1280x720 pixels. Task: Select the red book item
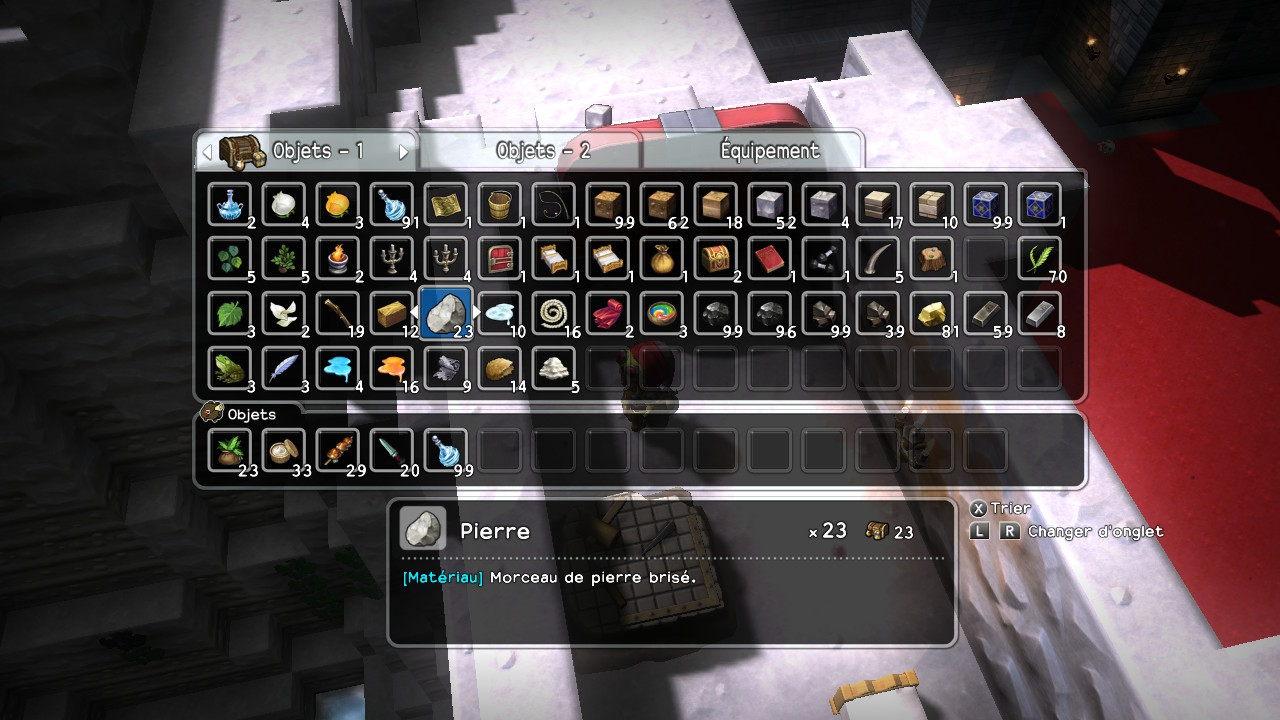pyautogui.click(x=770, y=258)
